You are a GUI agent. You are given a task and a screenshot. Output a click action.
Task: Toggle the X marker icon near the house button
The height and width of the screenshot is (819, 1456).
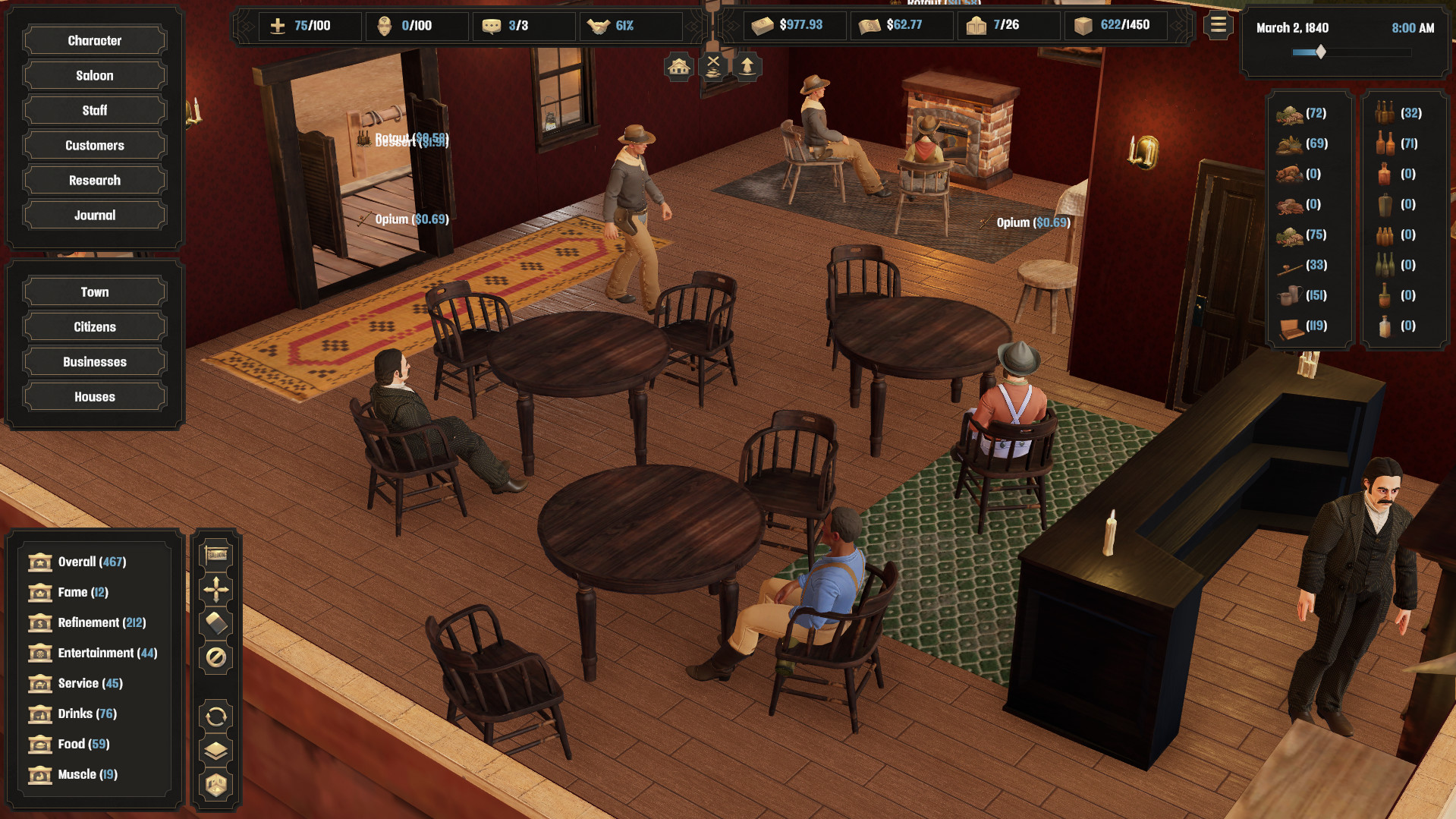[712, 65]
